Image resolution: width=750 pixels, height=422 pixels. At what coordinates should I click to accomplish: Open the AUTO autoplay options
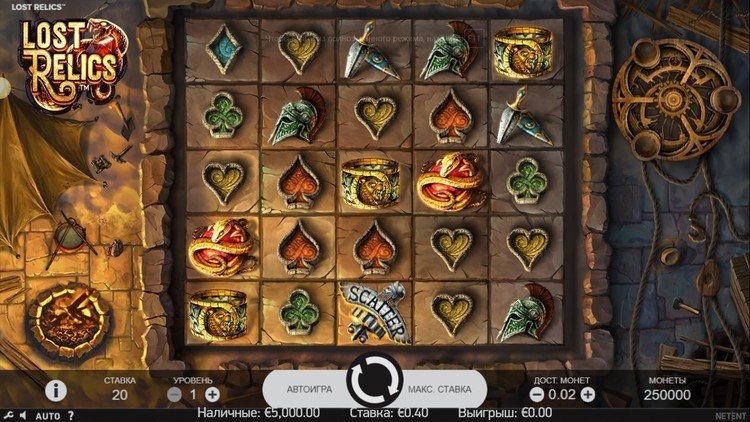46,415
